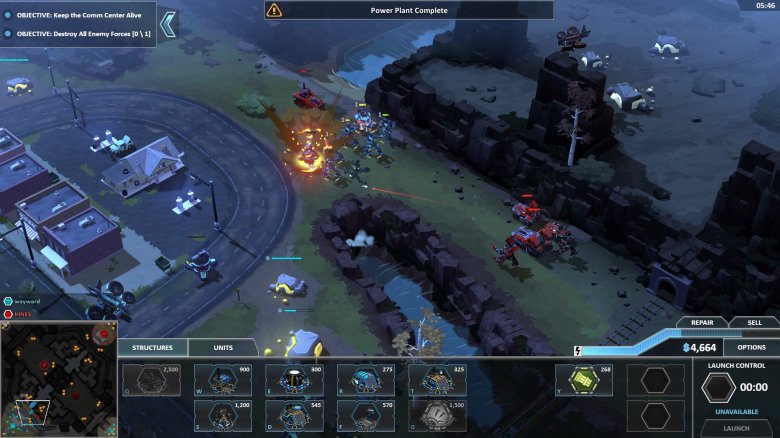
Task: Open the Options menu
Action: point(751,347)
